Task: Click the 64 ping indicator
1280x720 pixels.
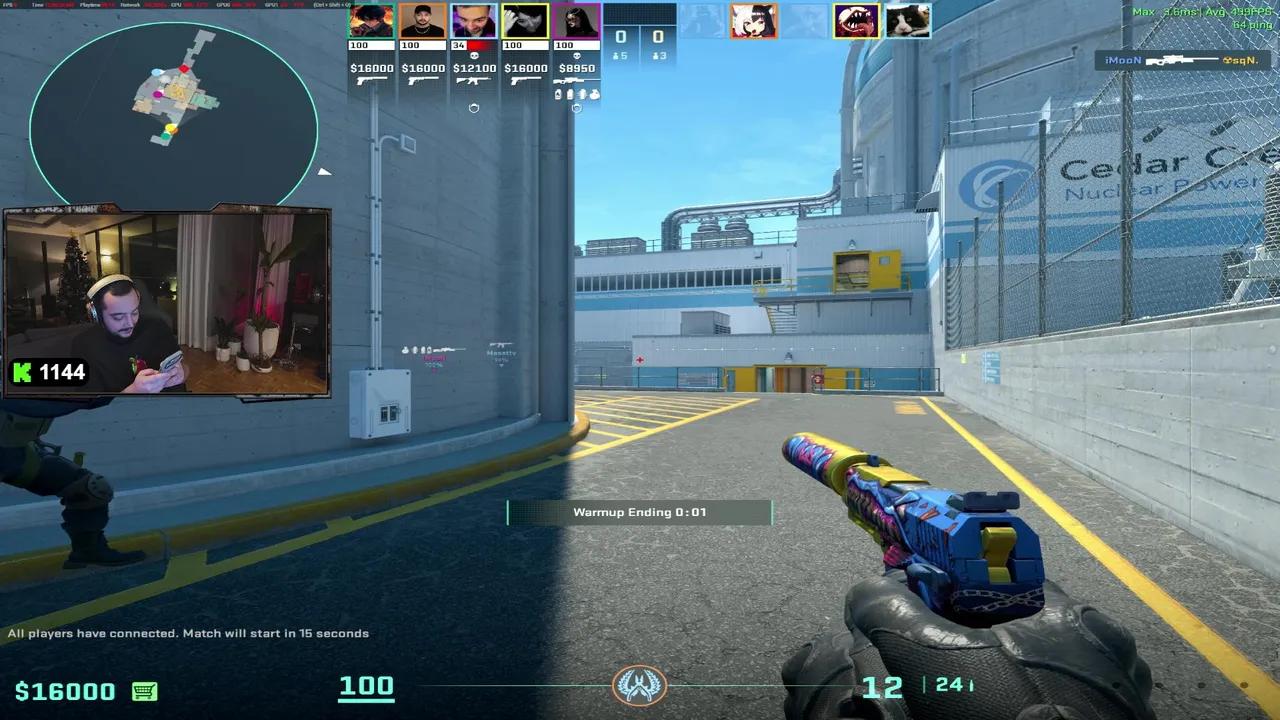Action: tap(1253, 25)
